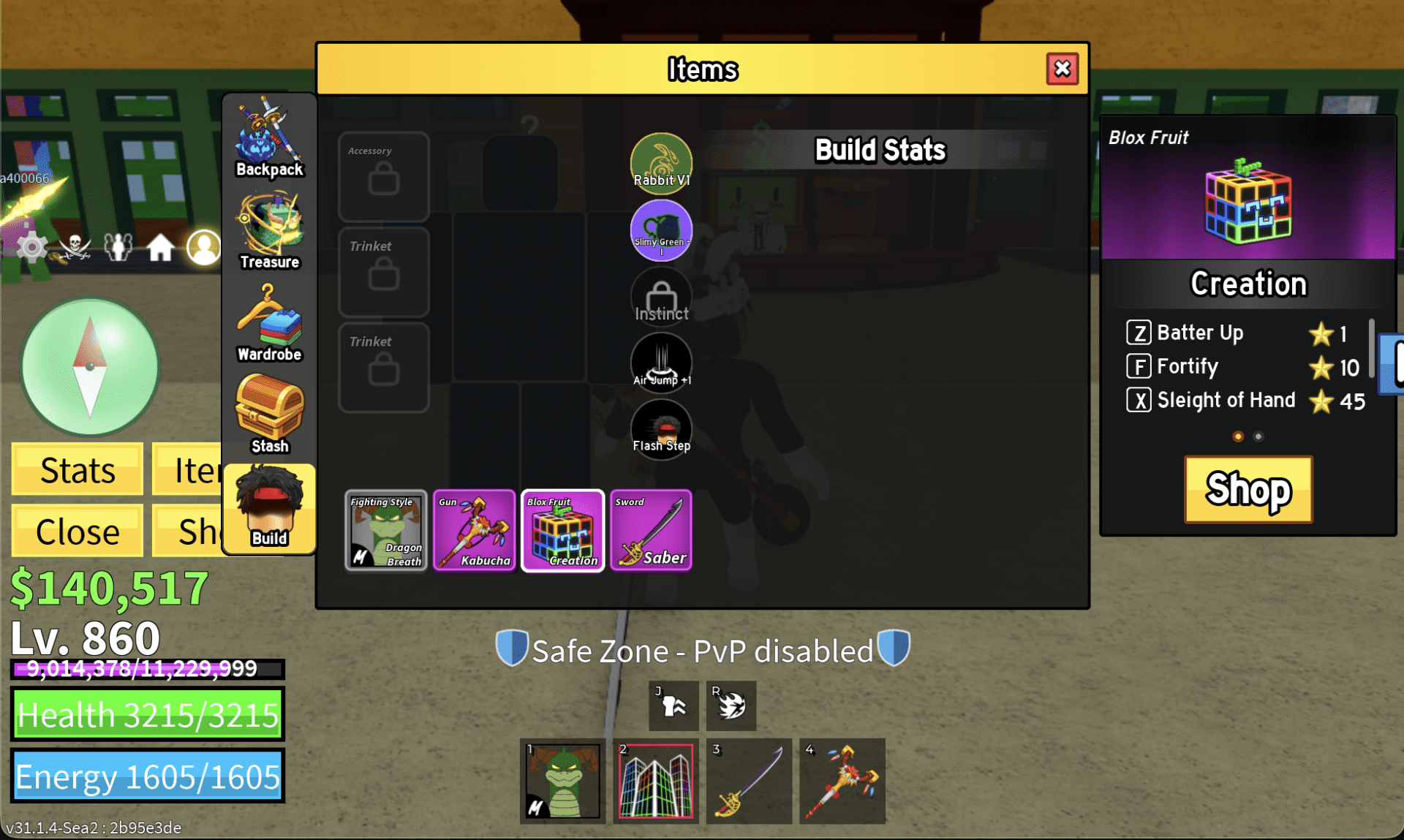Image resolution: width=1404 pixels, height=840 pixels.
Task: Expand the locked Accessory slot
Action: pyautogui.click(x=383, y=176)
